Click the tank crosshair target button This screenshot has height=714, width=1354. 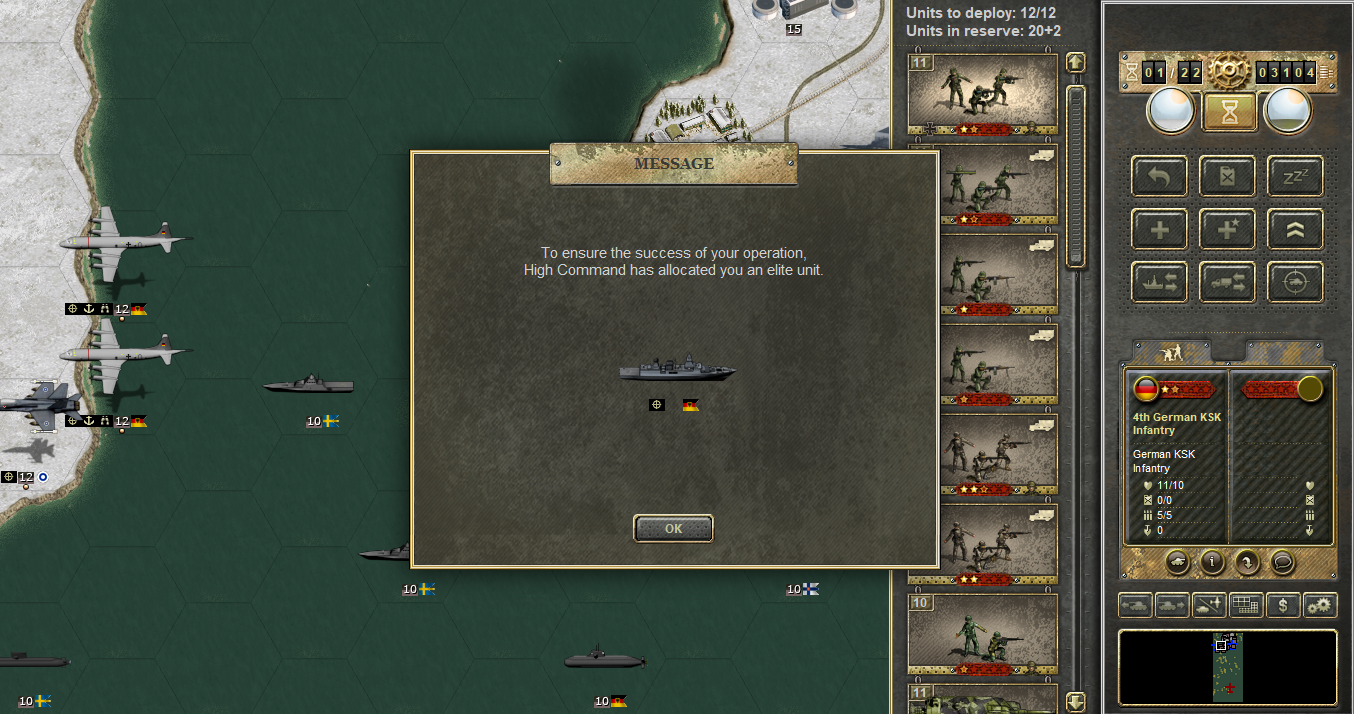[1295, 282]
